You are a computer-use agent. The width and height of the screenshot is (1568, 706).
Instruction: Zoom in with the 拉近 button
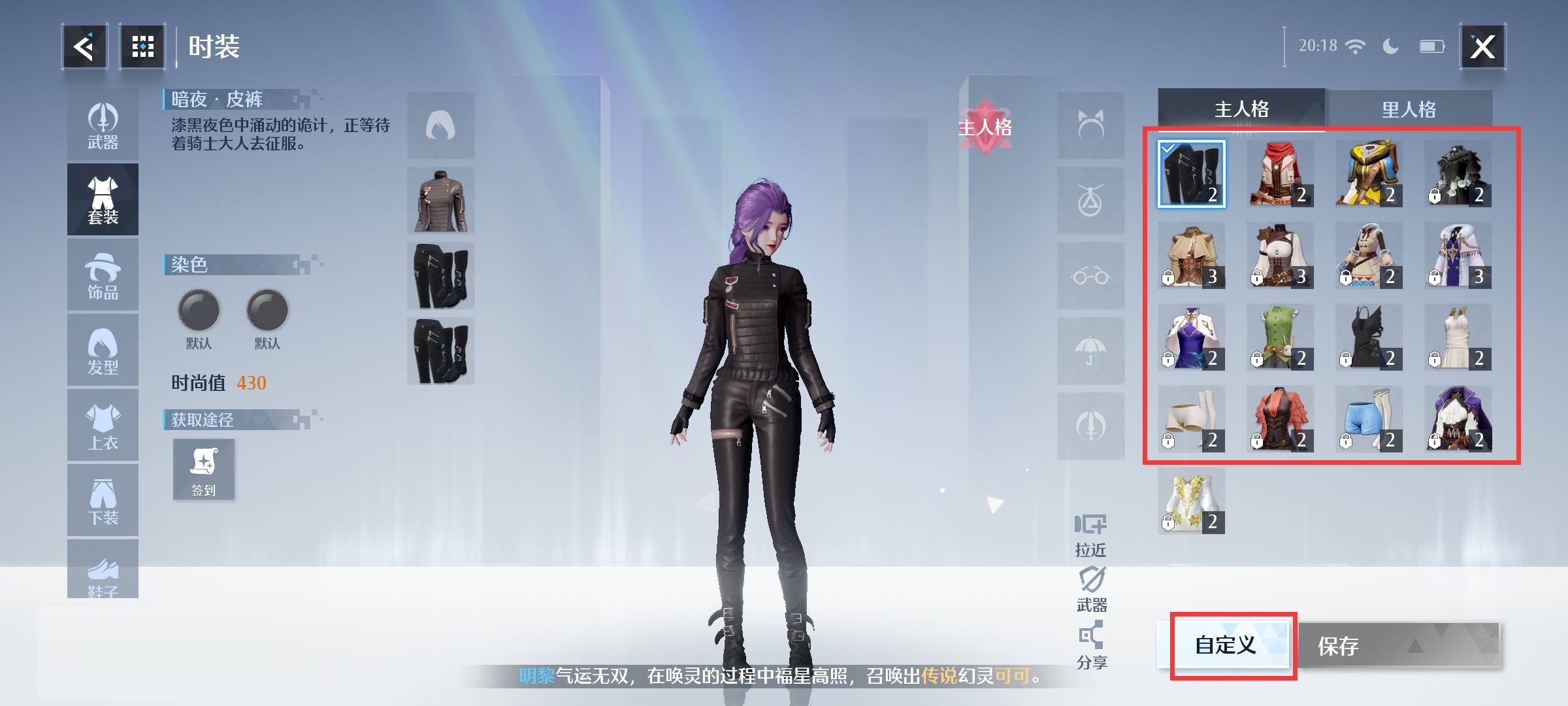point(1090,535)
